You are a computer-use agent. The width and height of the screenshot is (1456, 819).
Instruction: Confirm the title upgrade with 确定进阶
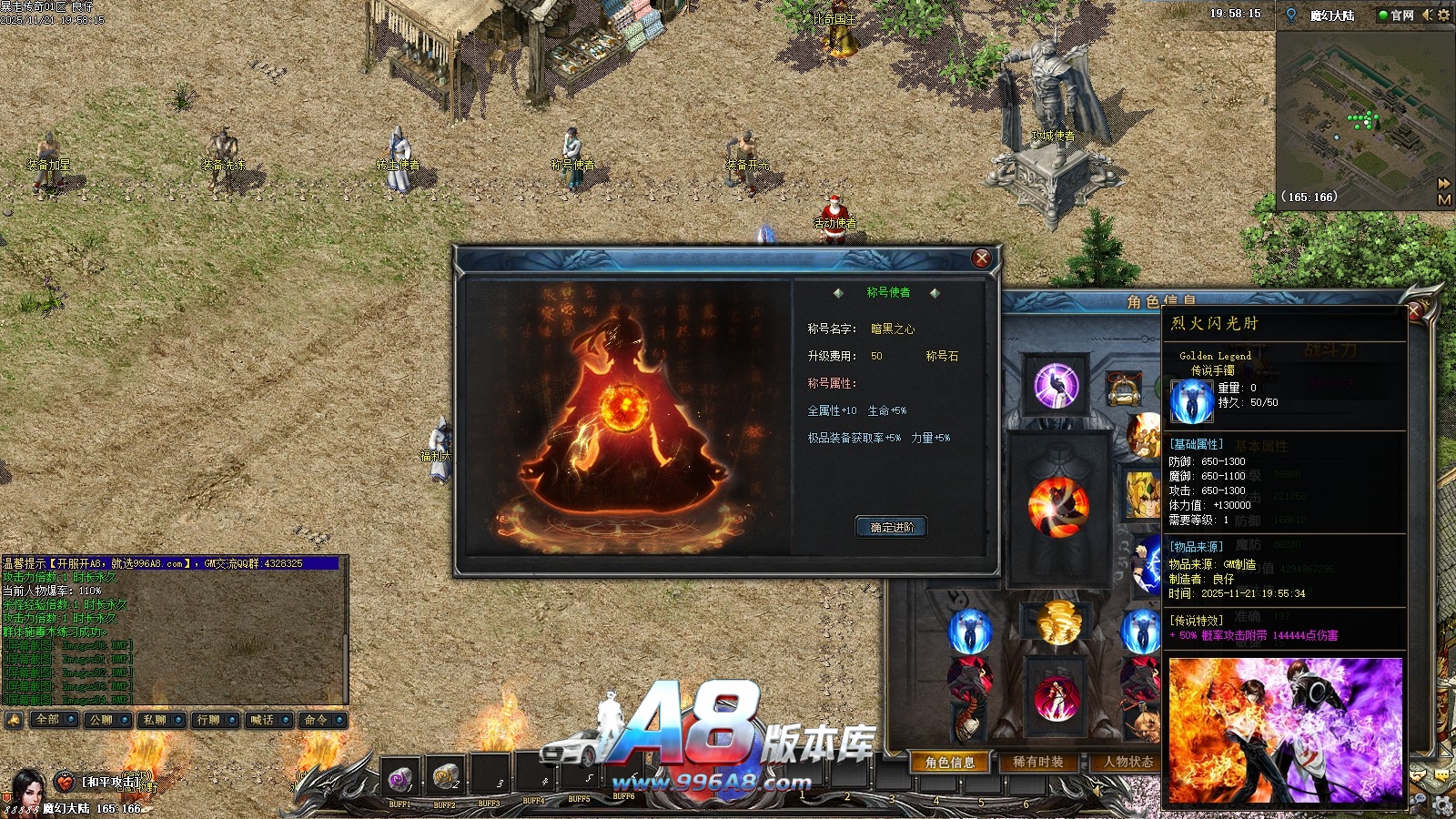point(891,527)
